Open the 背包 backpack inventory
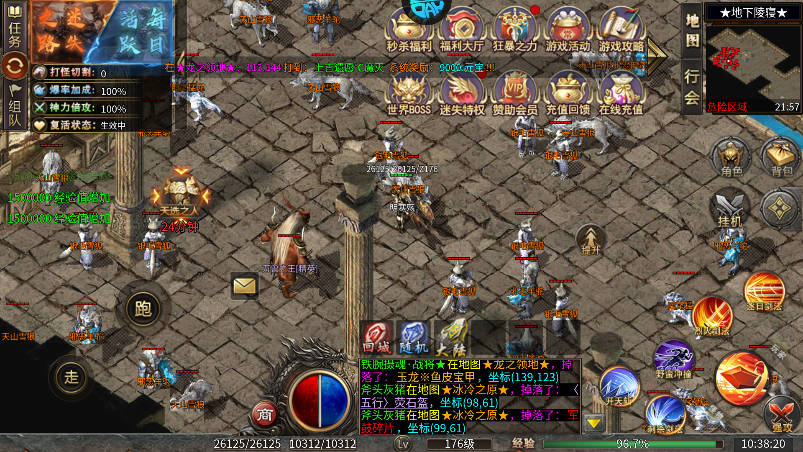 [x=779, y=159]
